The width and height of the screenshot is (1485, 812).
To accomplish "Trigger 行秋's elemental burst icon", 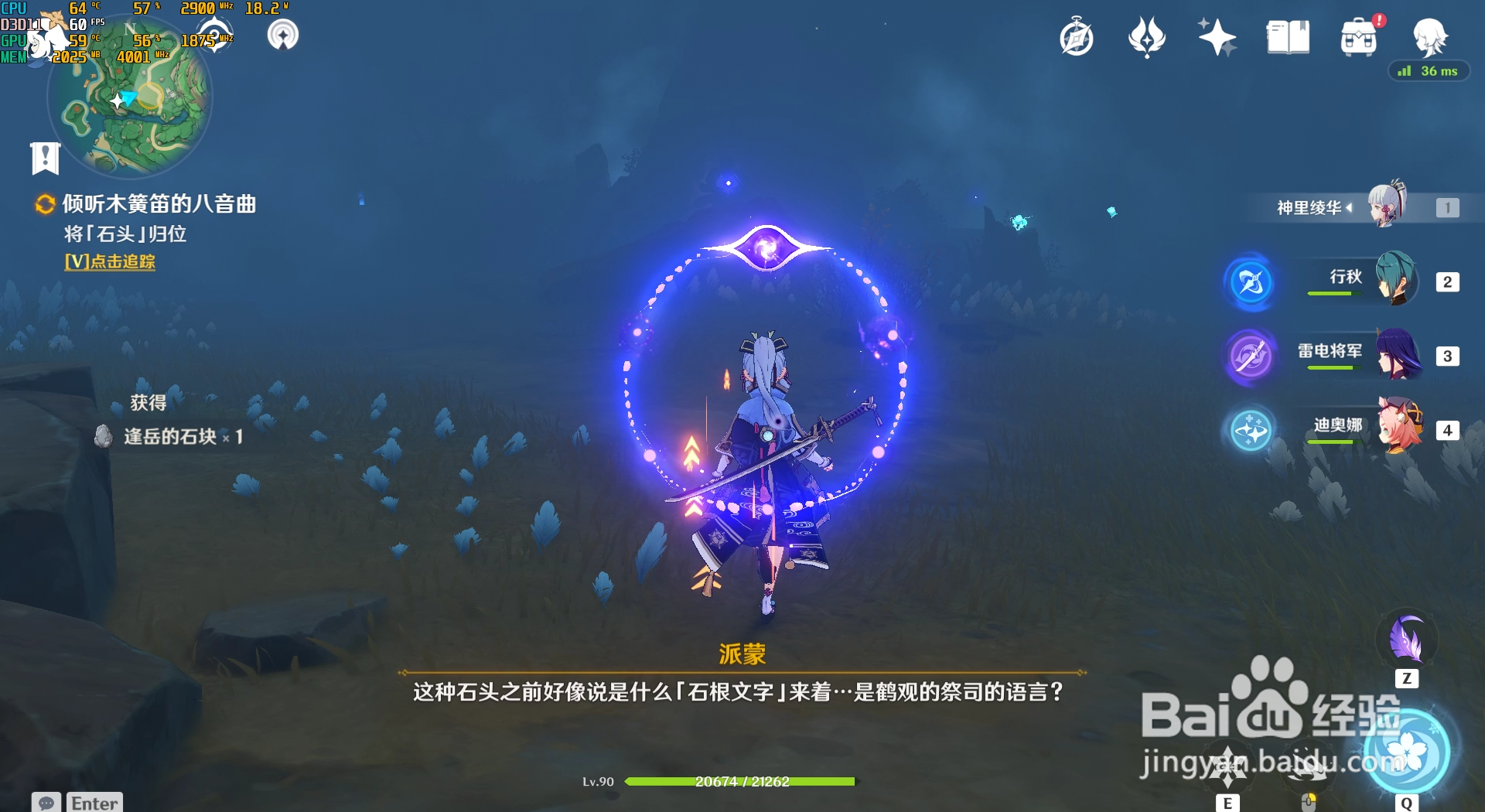I will click(x=1251, y=284).
